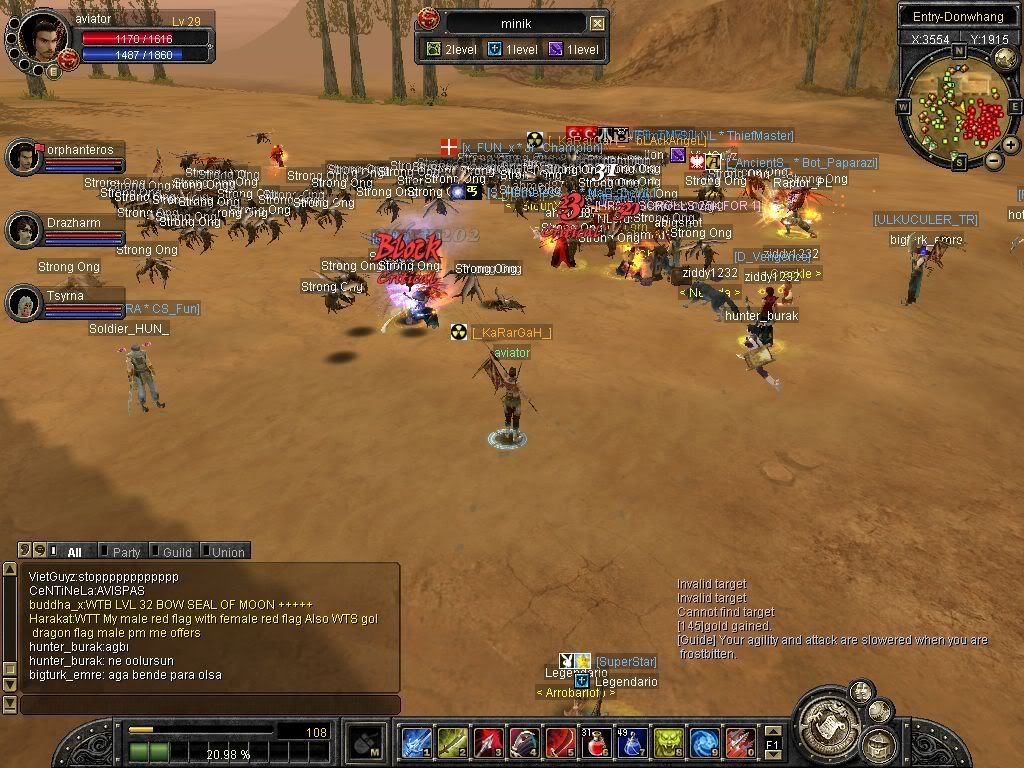Click the chat text input field
The width and height of the screenshot is (1024, 768).
click(x=210, y=705)
